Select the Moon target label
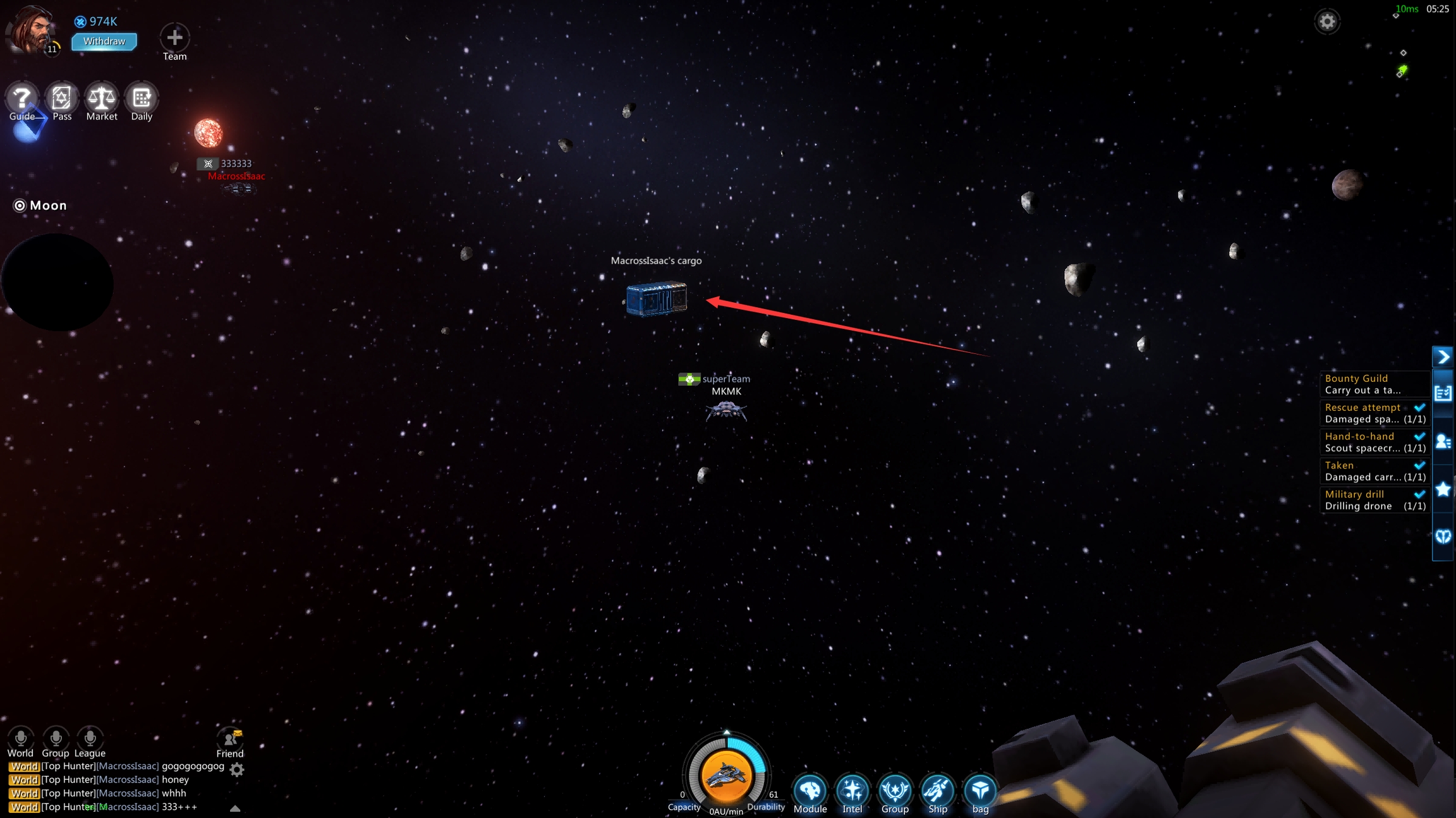This screenshot has width=1456, height=818. [x=40, y=205]
